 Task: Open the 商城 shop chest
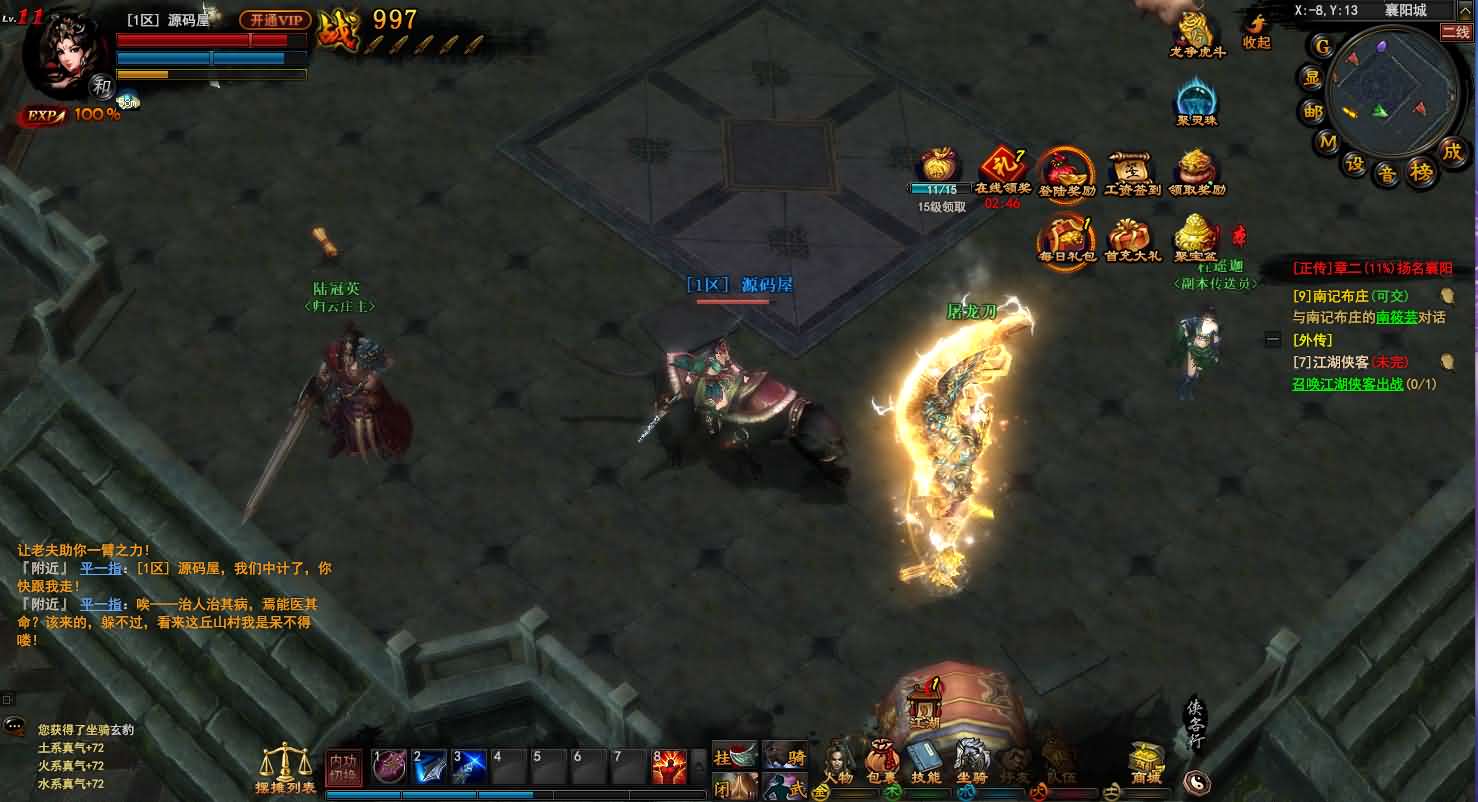point(1146,763)
